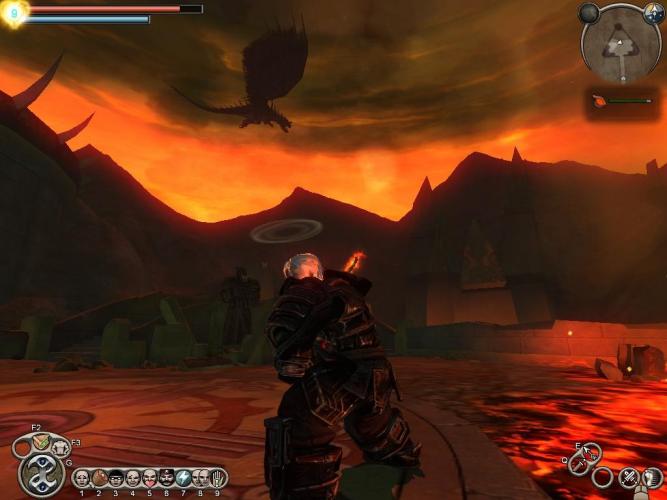Click the boss health bar panel with flame icon
Screen dimensions: 667x500
click(x=622, y=101)
